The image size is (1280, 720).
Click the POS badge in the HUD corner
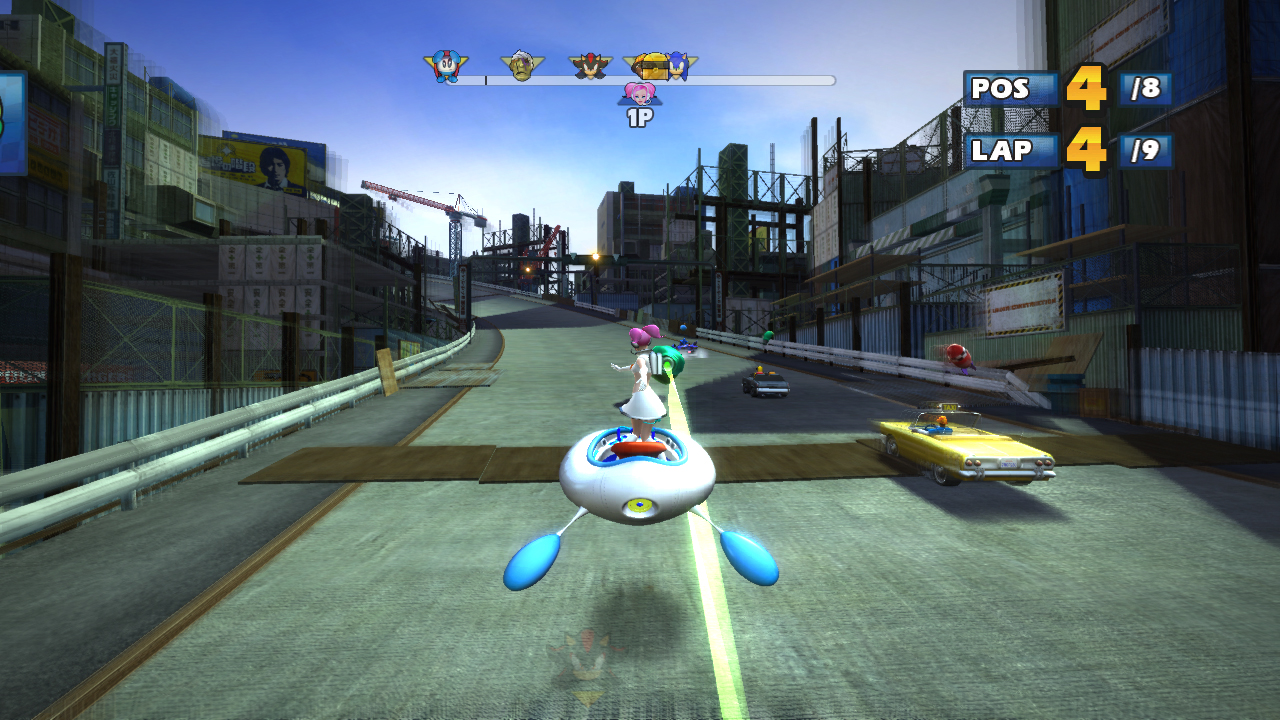pyautogui.click(x=999, y=89)
